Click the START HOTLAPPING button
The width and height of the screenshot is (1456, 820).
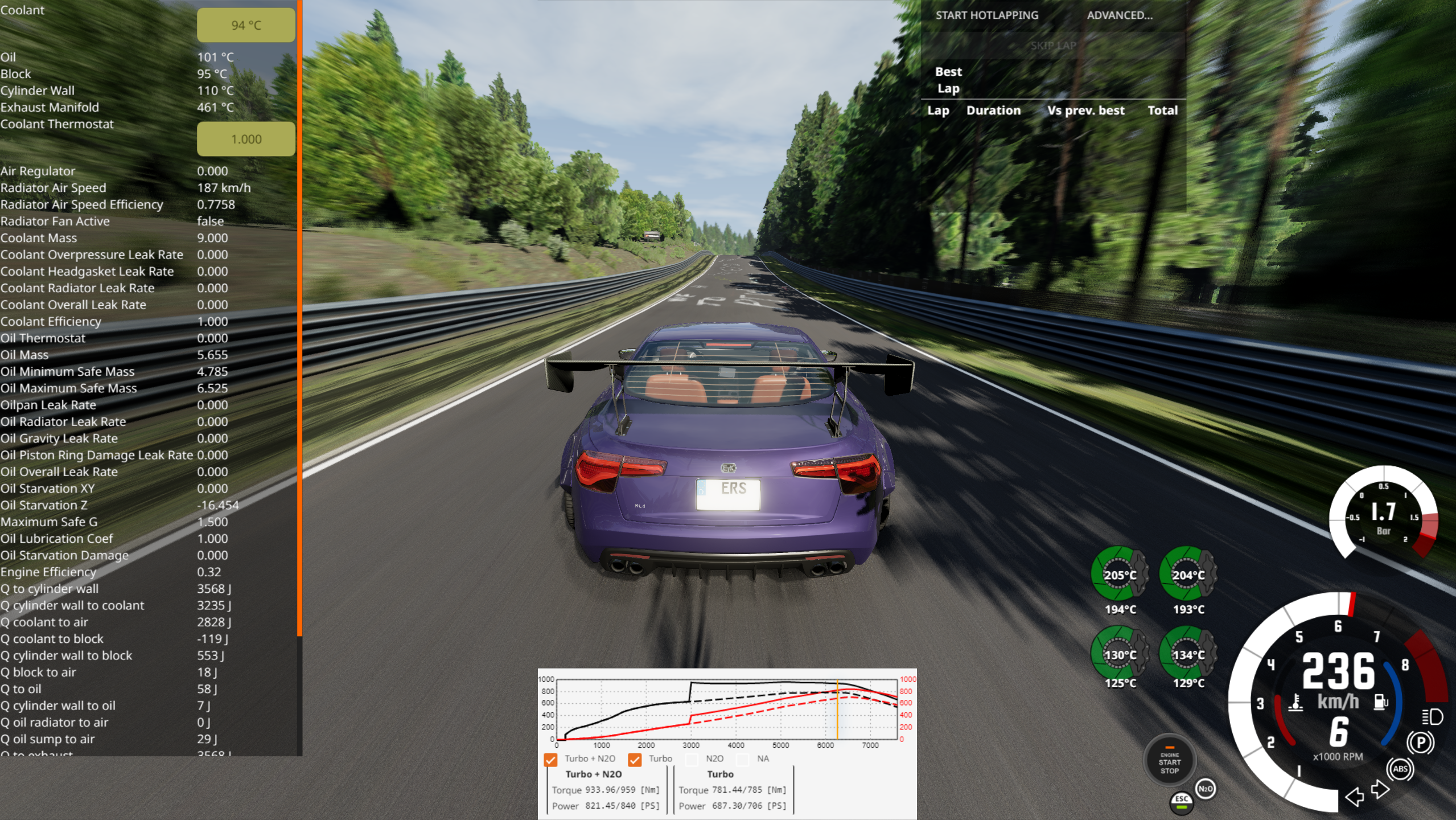point(986,15)
